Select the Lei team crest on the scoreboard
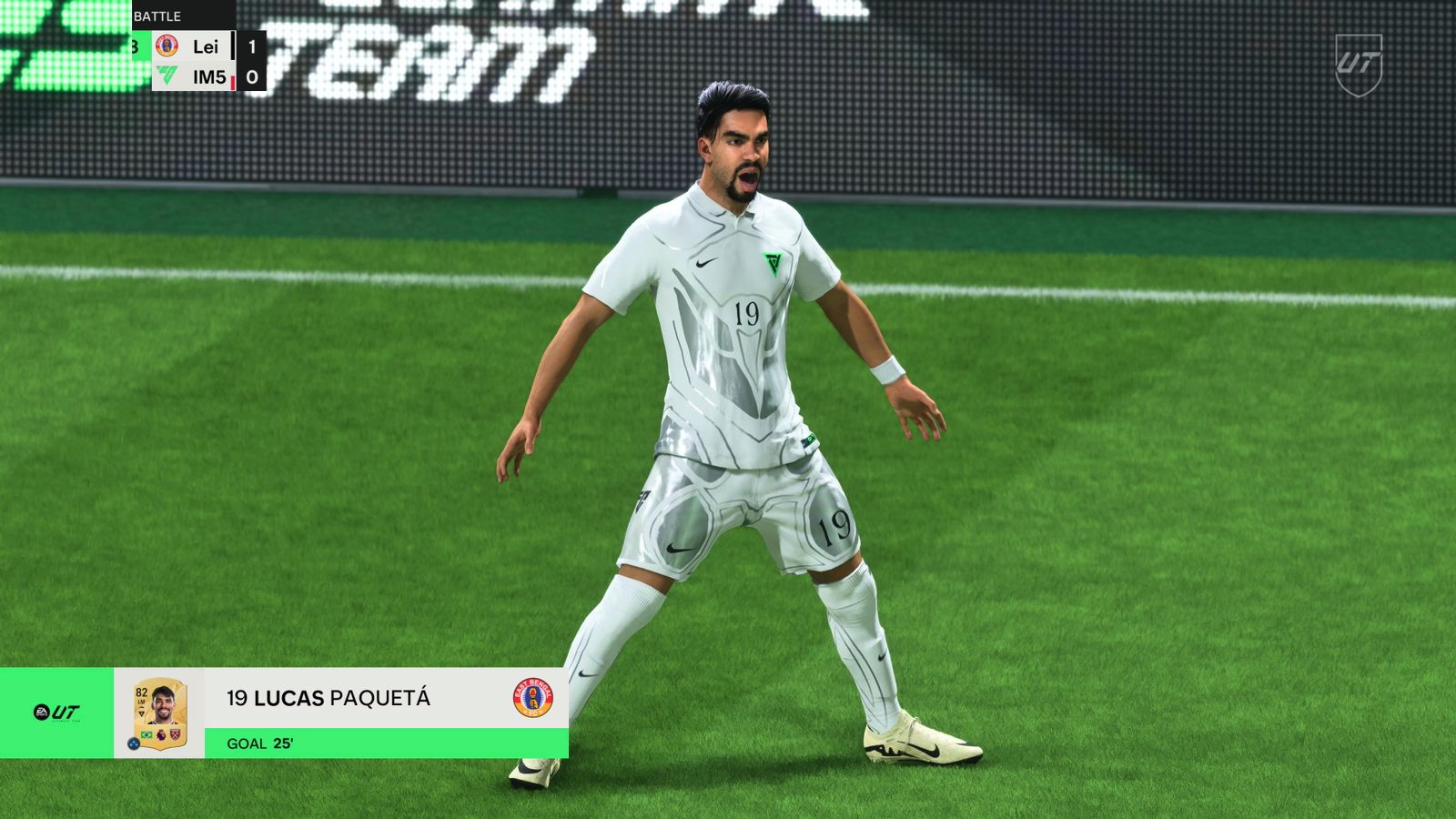The image size is (1456, 819). click(x=167, y=45)
